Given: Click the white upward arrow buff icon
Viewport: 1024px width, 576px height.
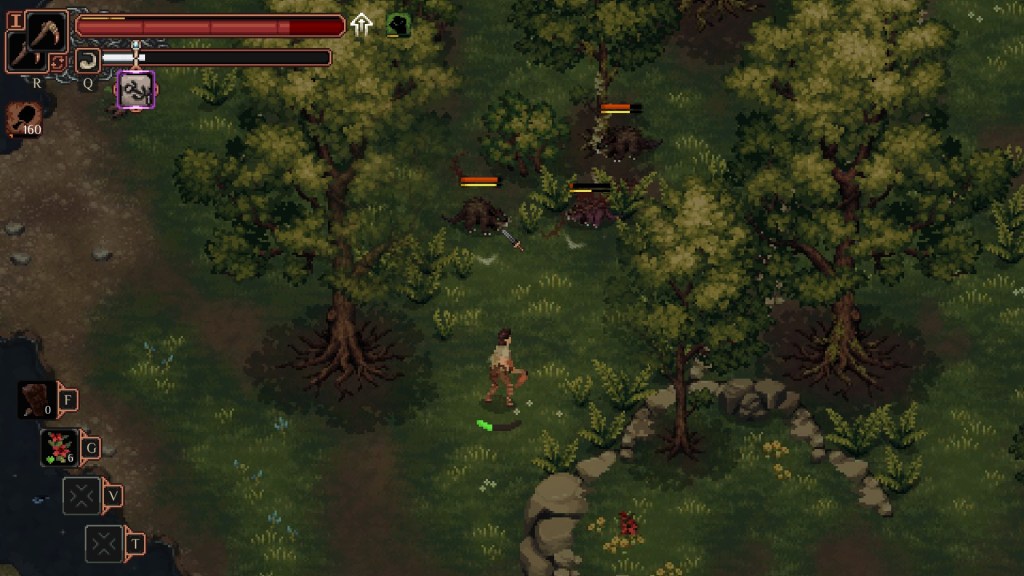Looking at the screenshot, I should (361, 25).
